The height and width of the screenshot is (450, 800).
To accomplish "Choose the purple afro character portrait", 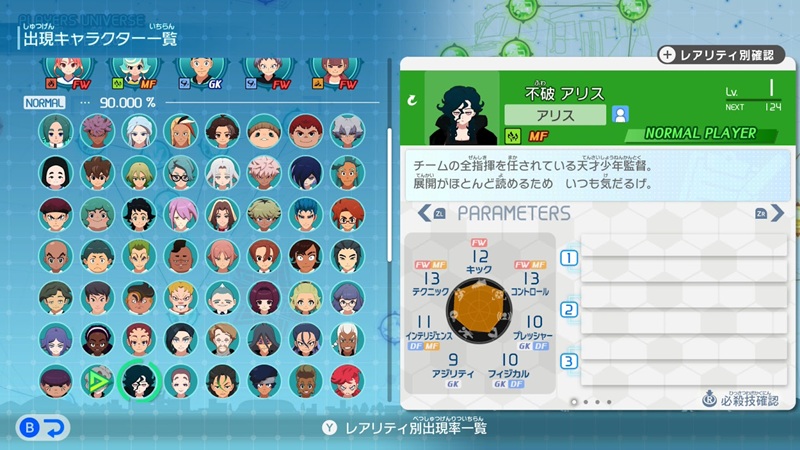I will [x=97, y=130].
